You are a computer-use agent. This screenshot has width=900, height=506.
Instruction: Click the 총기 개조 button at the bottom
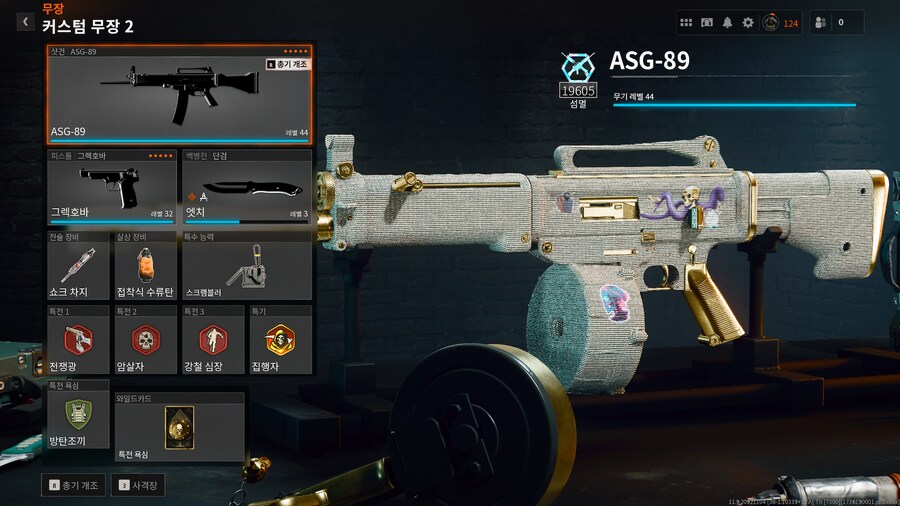[x=73, y=484]
